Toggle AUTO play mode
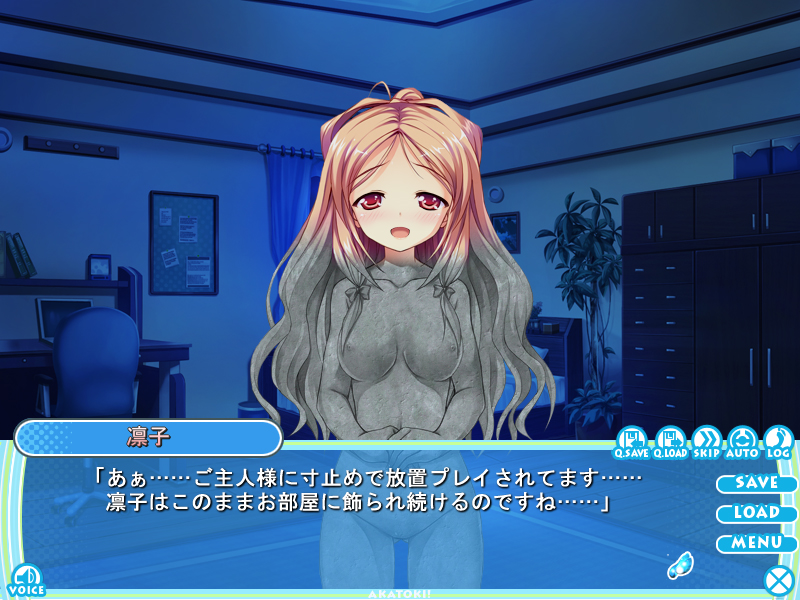The height and width of the screenshot is (600, 800). (743, 441)
